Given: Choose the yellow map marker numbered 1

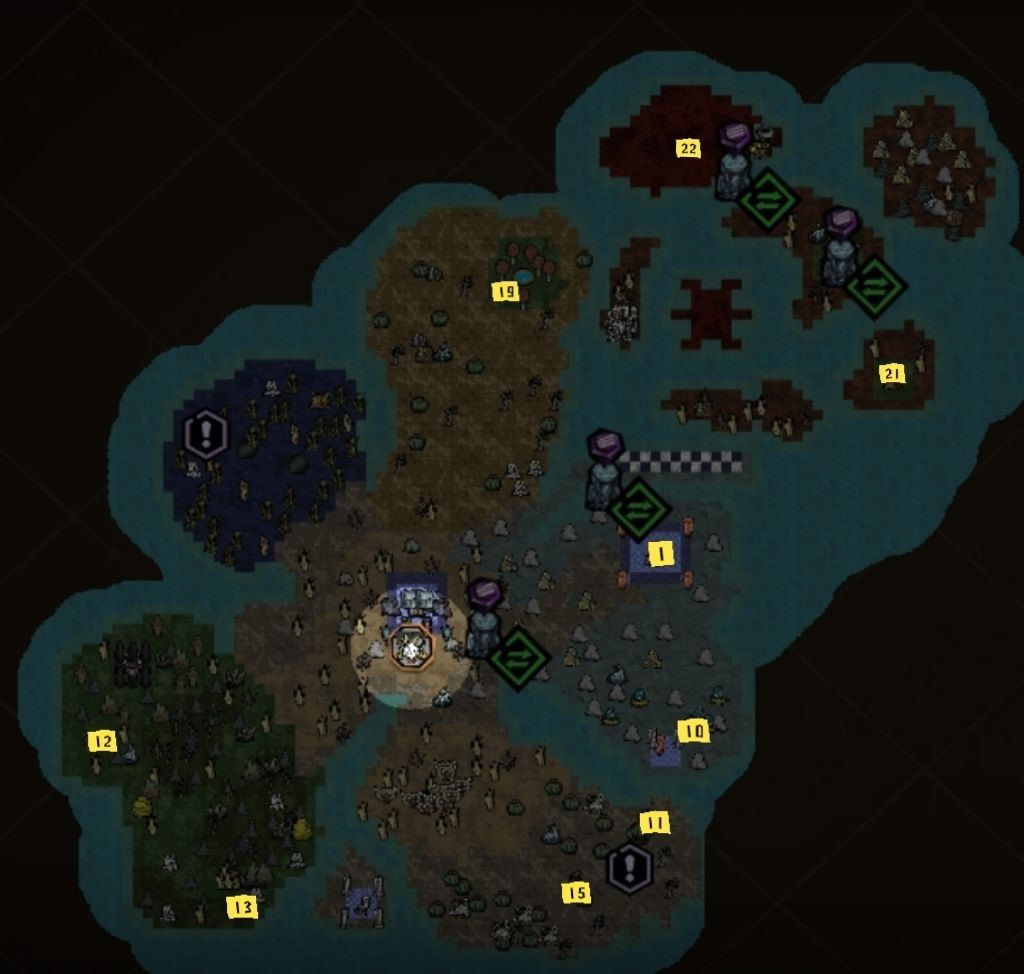Looking at the screenshot, I should coord(659,554).
